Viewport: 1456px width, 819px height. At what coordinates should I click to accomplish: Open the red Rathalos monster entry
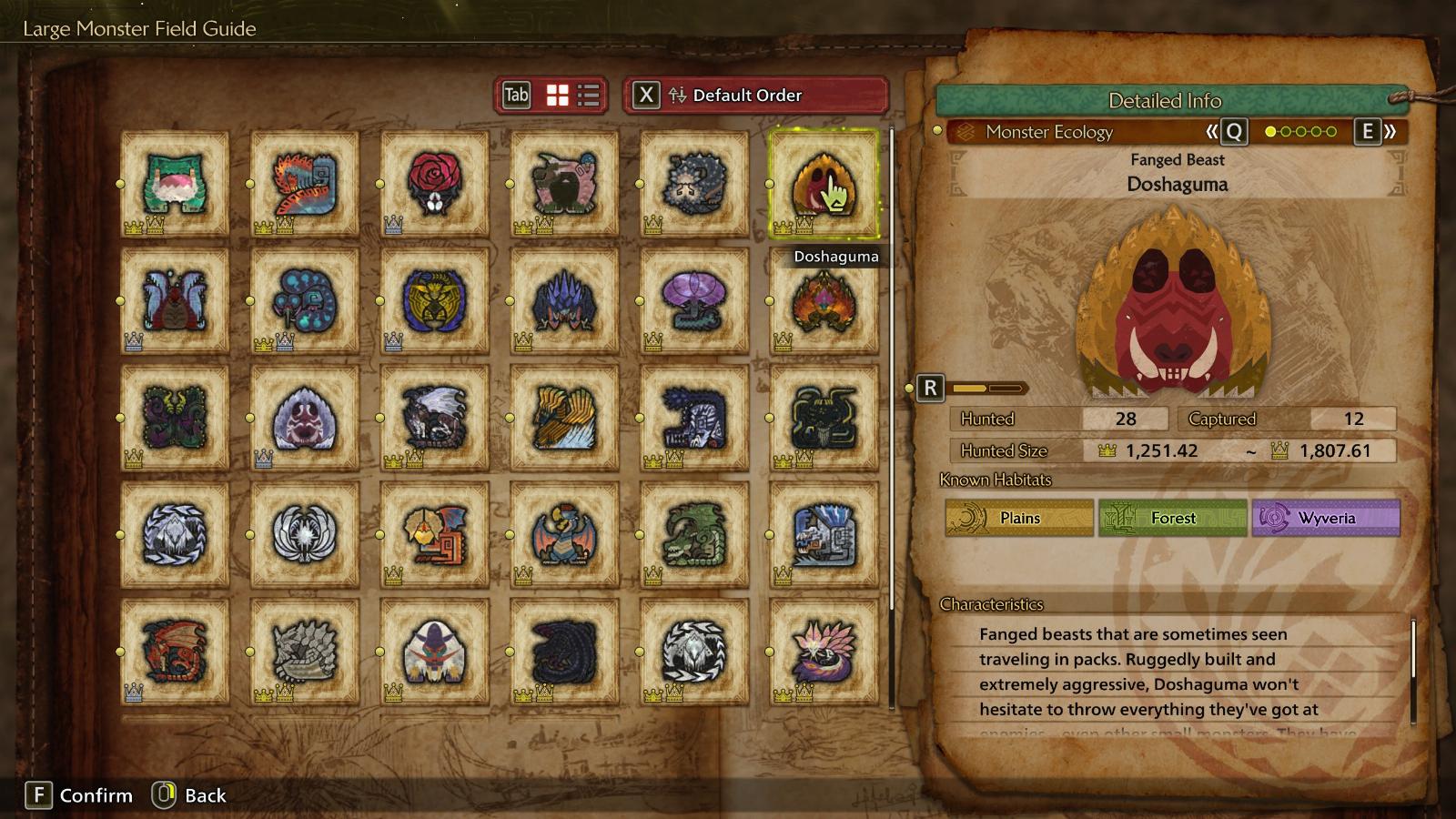pyautogui.click(x=175, y=652)
